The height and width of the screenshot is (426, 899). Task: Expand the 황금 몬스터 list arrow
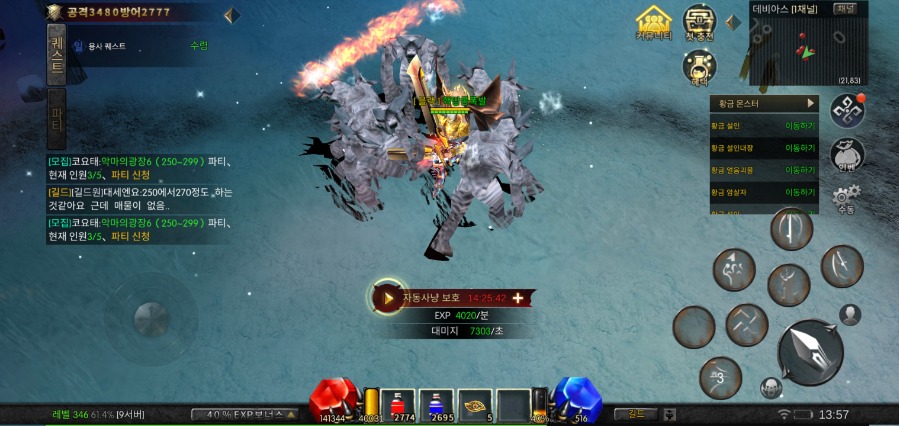(x=811, y=103)
